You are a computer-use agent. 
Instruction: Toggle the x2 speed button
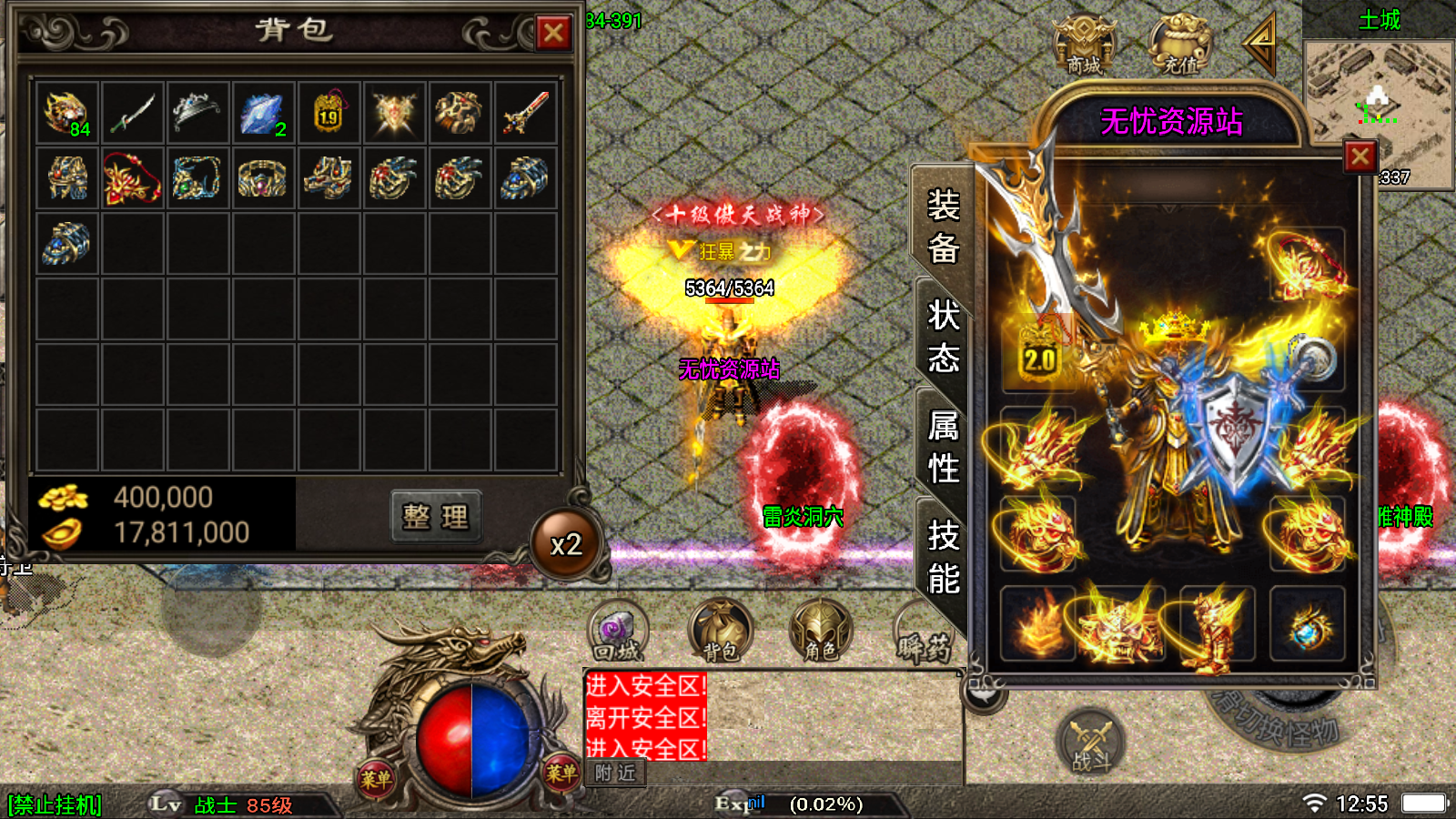click(x=566, y=544)
